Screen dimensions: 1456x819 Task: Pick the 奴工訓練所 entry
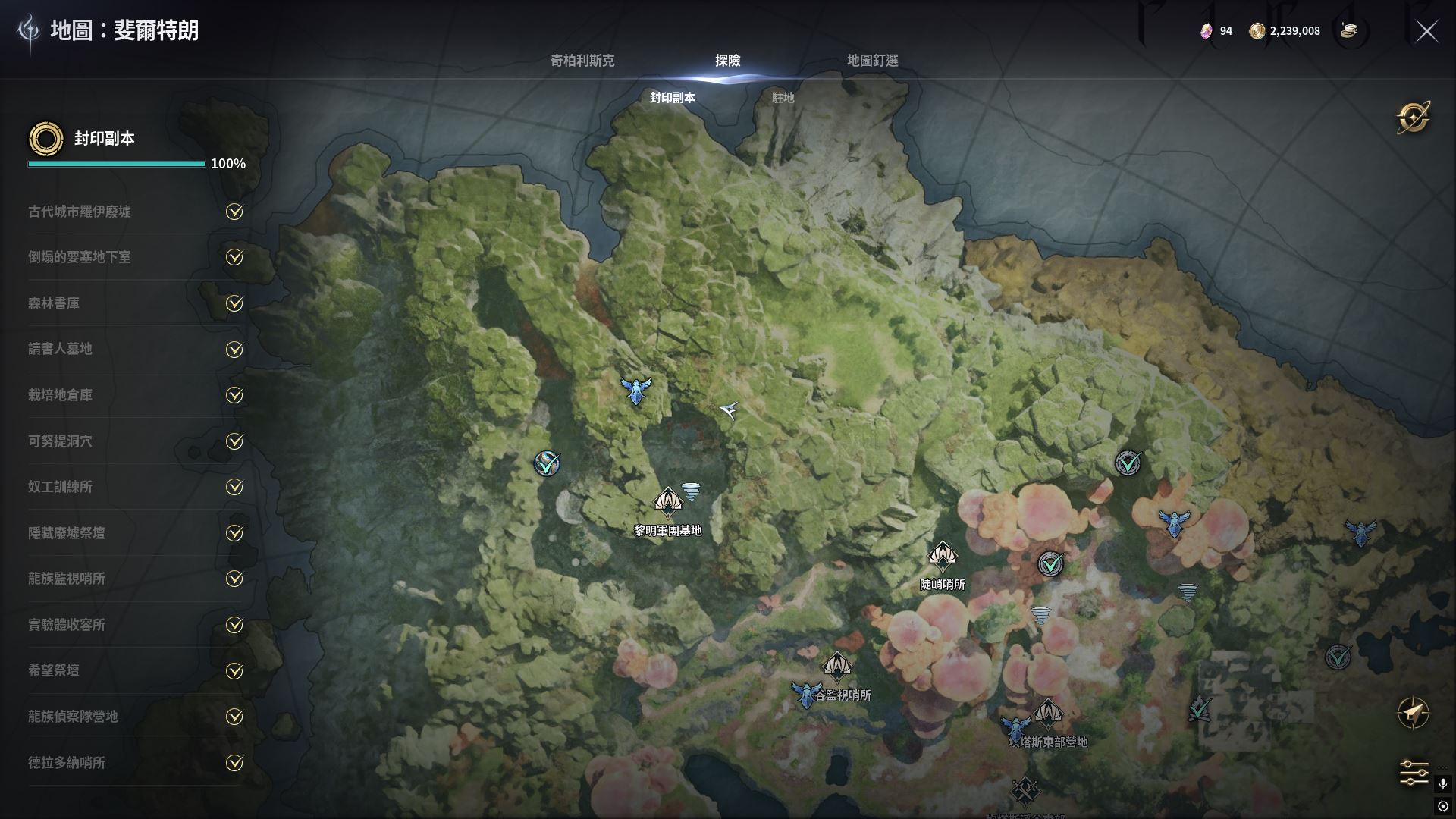(x=60, y=487)
